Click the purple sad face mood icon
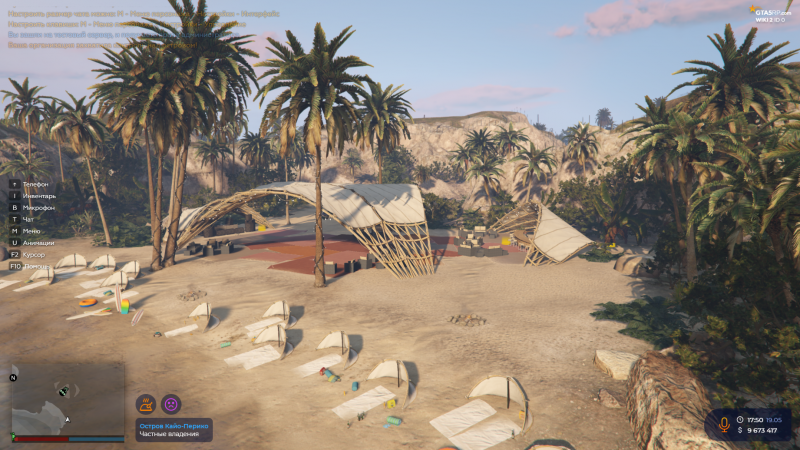The width and height of the screenshot is (800, 450). pyautogui.click(x=171, y=404)
